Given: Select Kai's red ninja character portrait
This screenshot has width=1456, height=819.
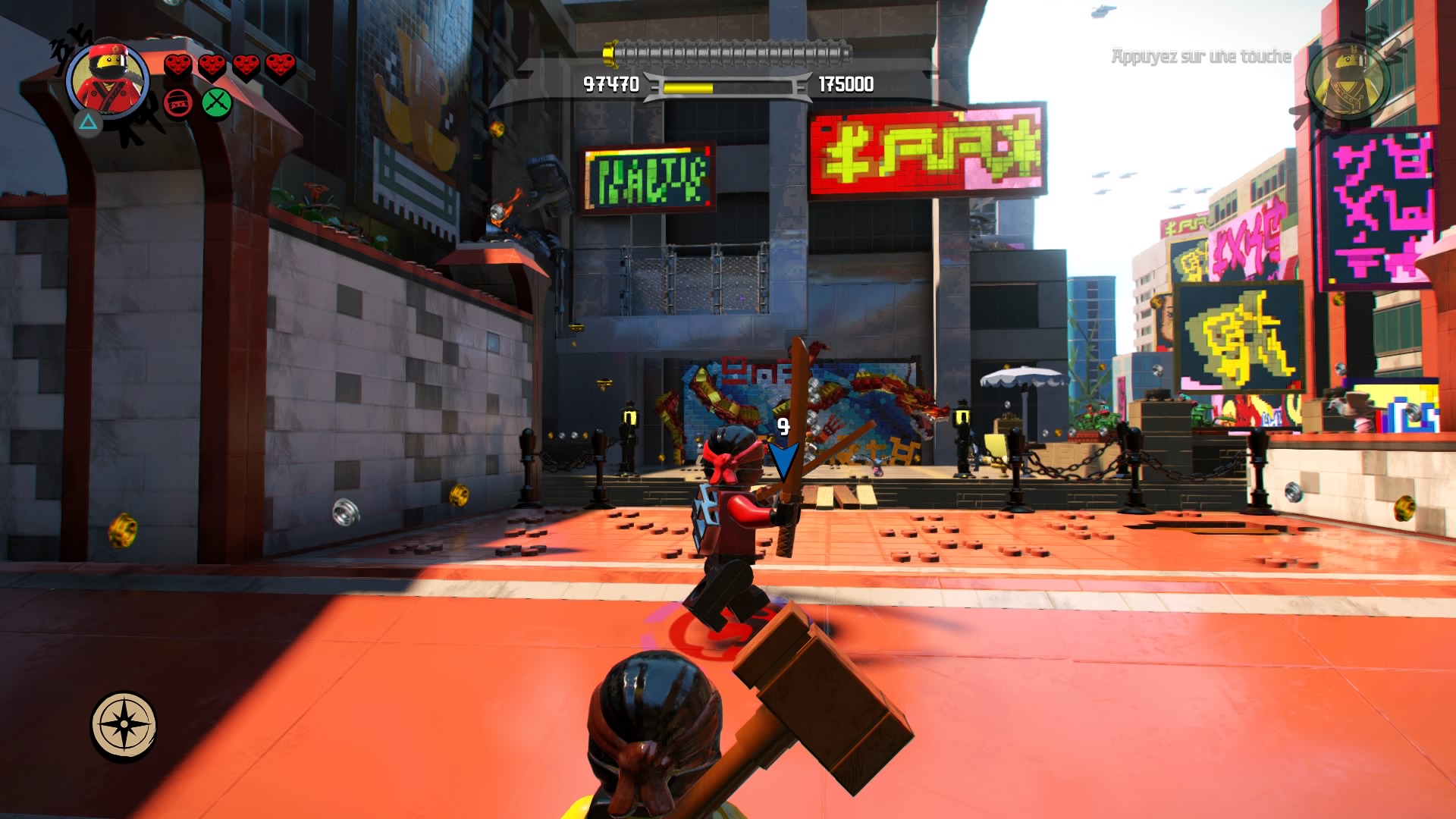Looking at the screenshot, I should click(108, 80).
